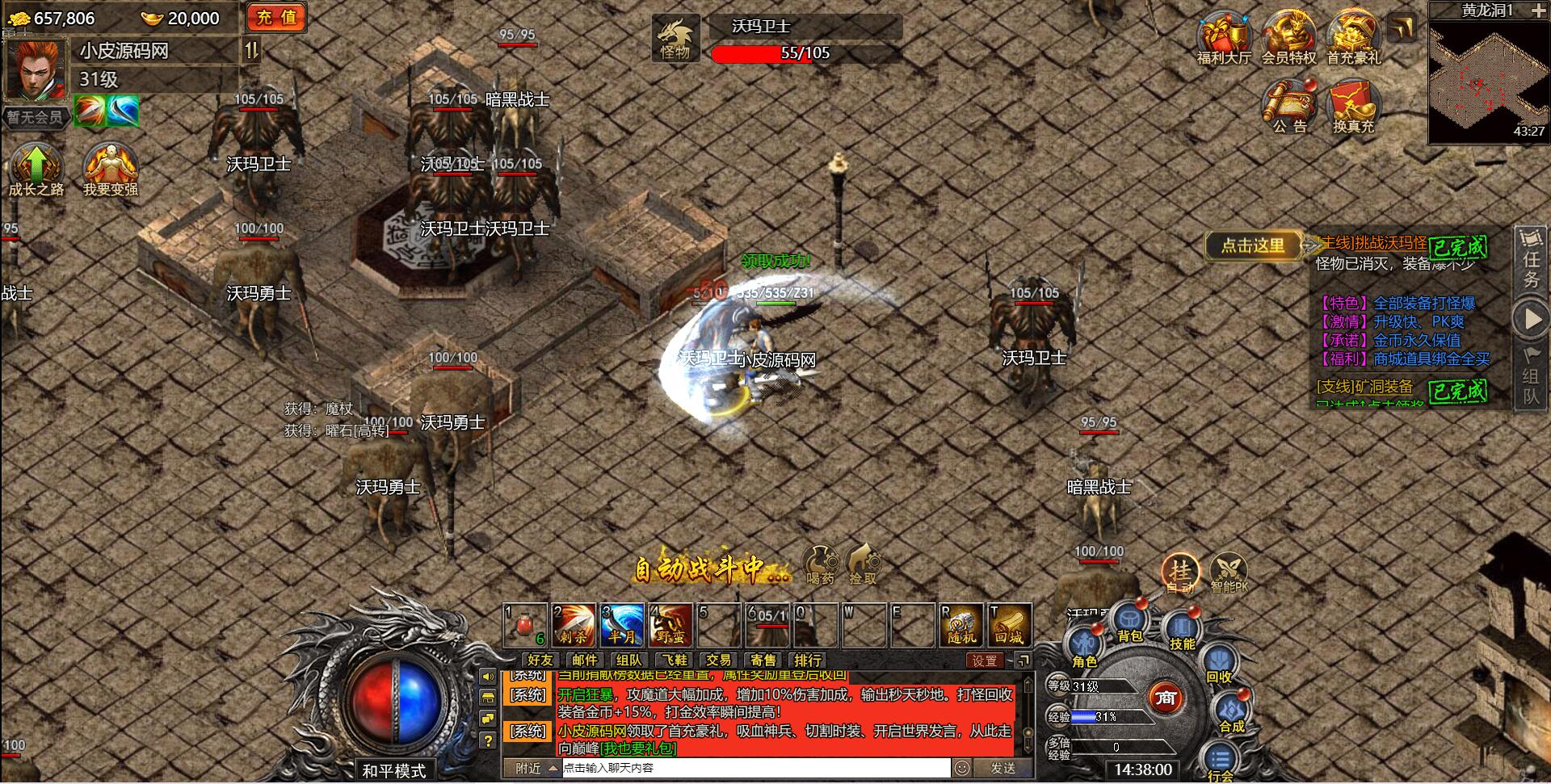
Task: Use the 回城 town return scroll
Action: (x=1009, y=625)
